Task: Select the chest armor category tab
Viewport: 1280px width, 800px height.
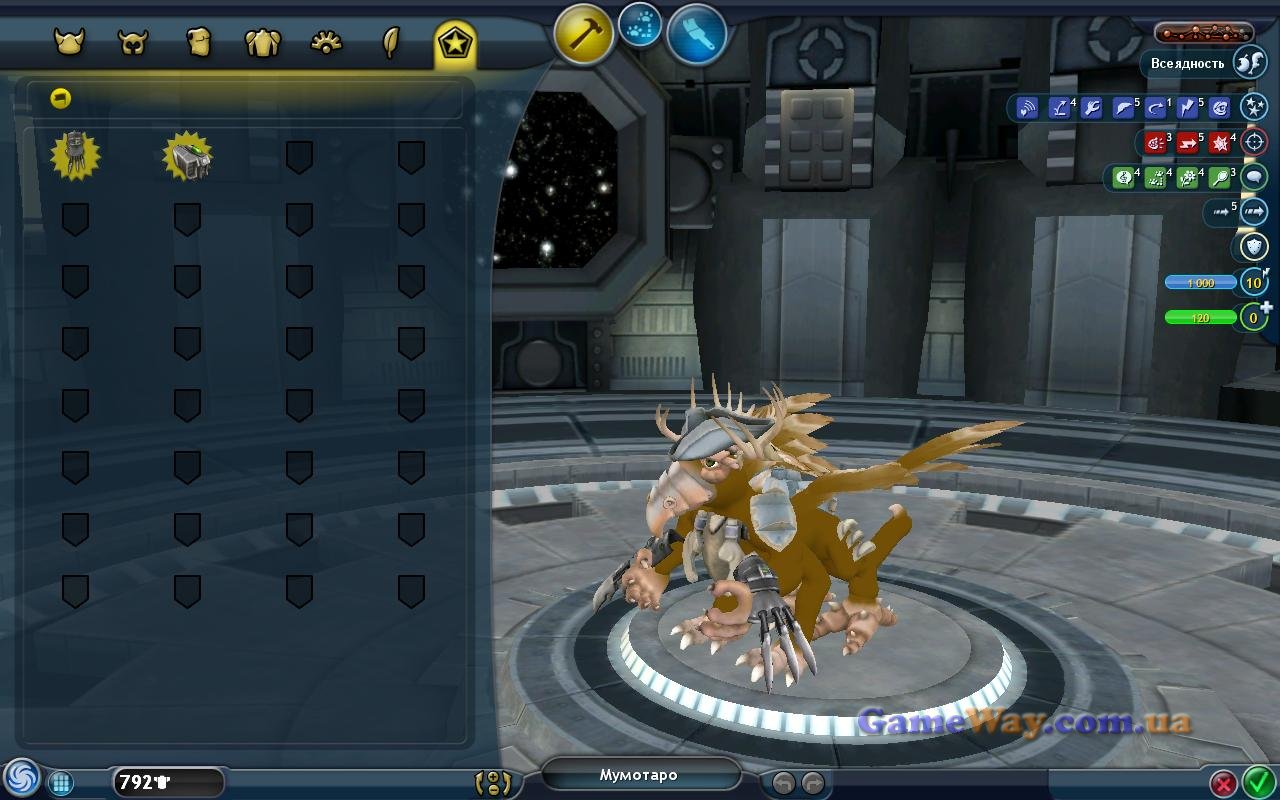Action: 198,43
